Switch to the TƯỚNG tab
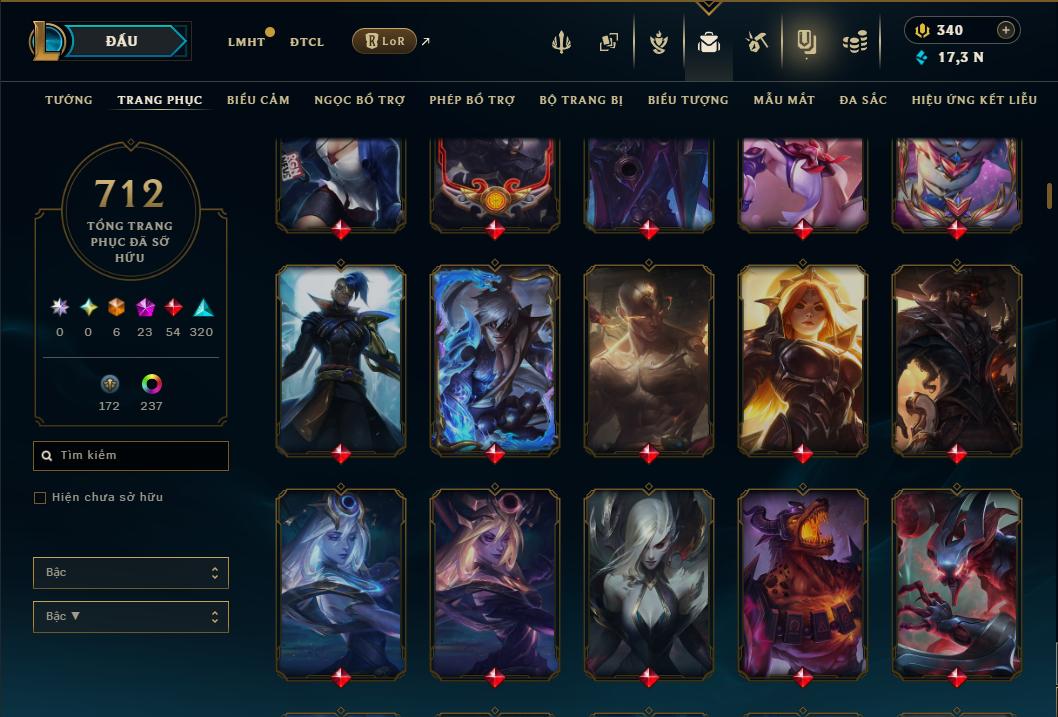Screen dimensions: 1058x717 pos(69,100)
